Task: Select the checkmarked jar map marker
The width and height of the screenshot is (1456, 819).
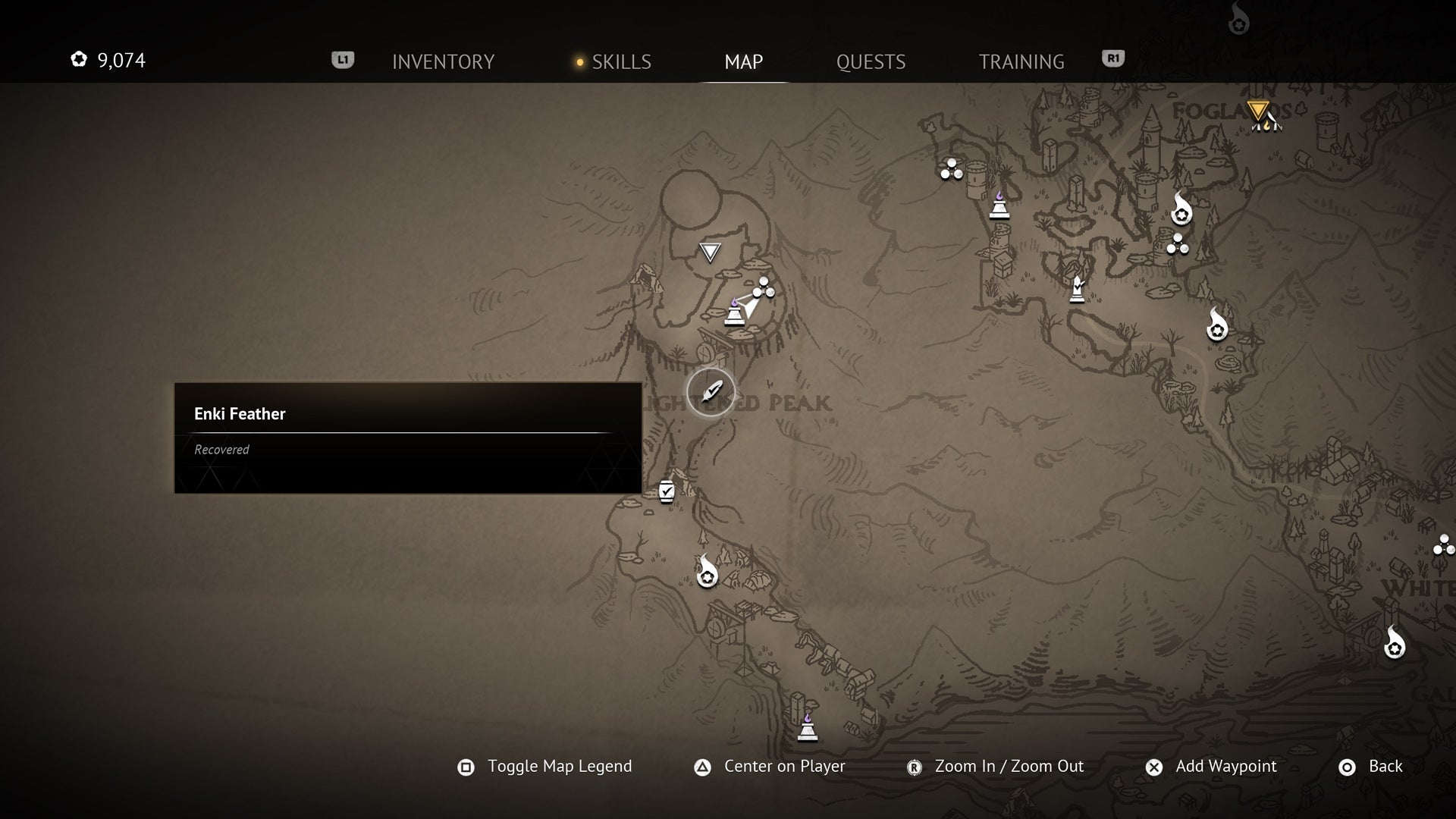Action: [x=667, y=491]
